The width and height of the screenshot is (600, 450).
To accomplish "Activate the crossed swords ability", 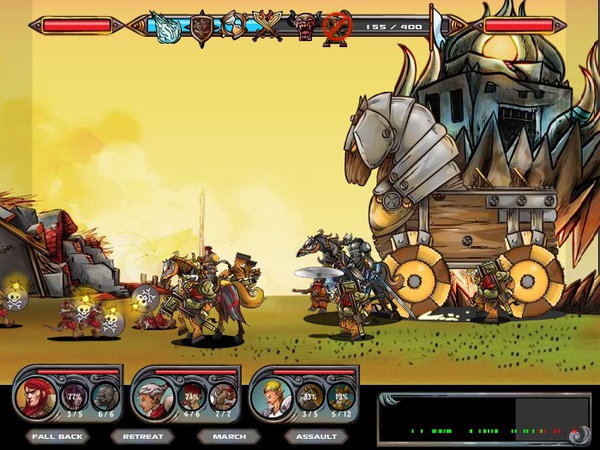I will [x=267, y=26].
